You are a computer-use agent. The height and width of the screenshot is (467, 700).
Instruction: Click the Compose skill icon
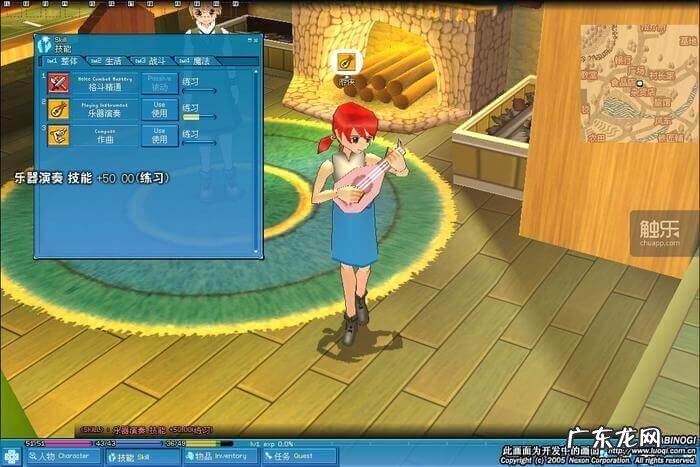(58, 134)
